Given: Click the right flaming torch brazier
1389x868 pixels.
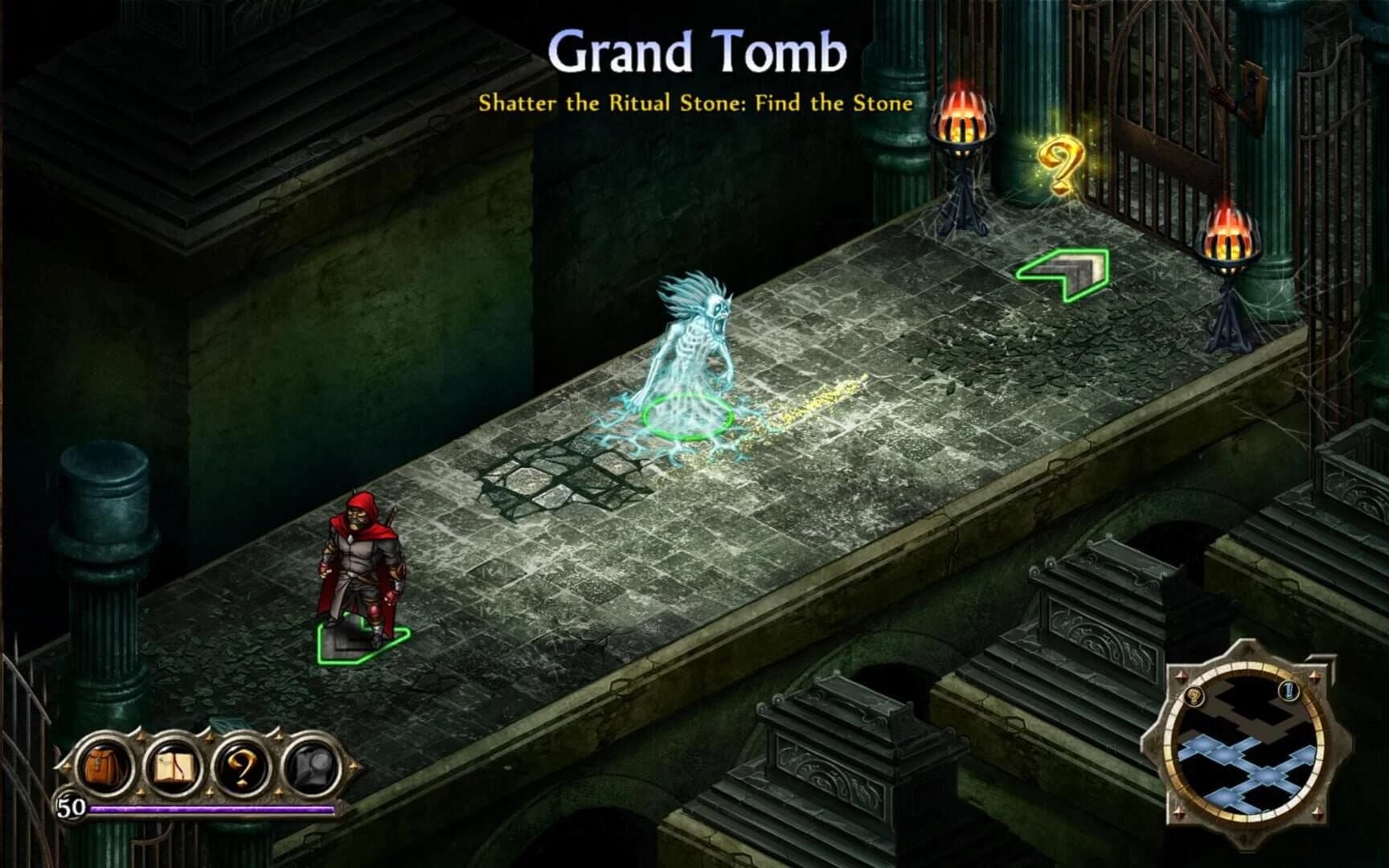Looking at the screenshot, I should [x=1229, y=241].
